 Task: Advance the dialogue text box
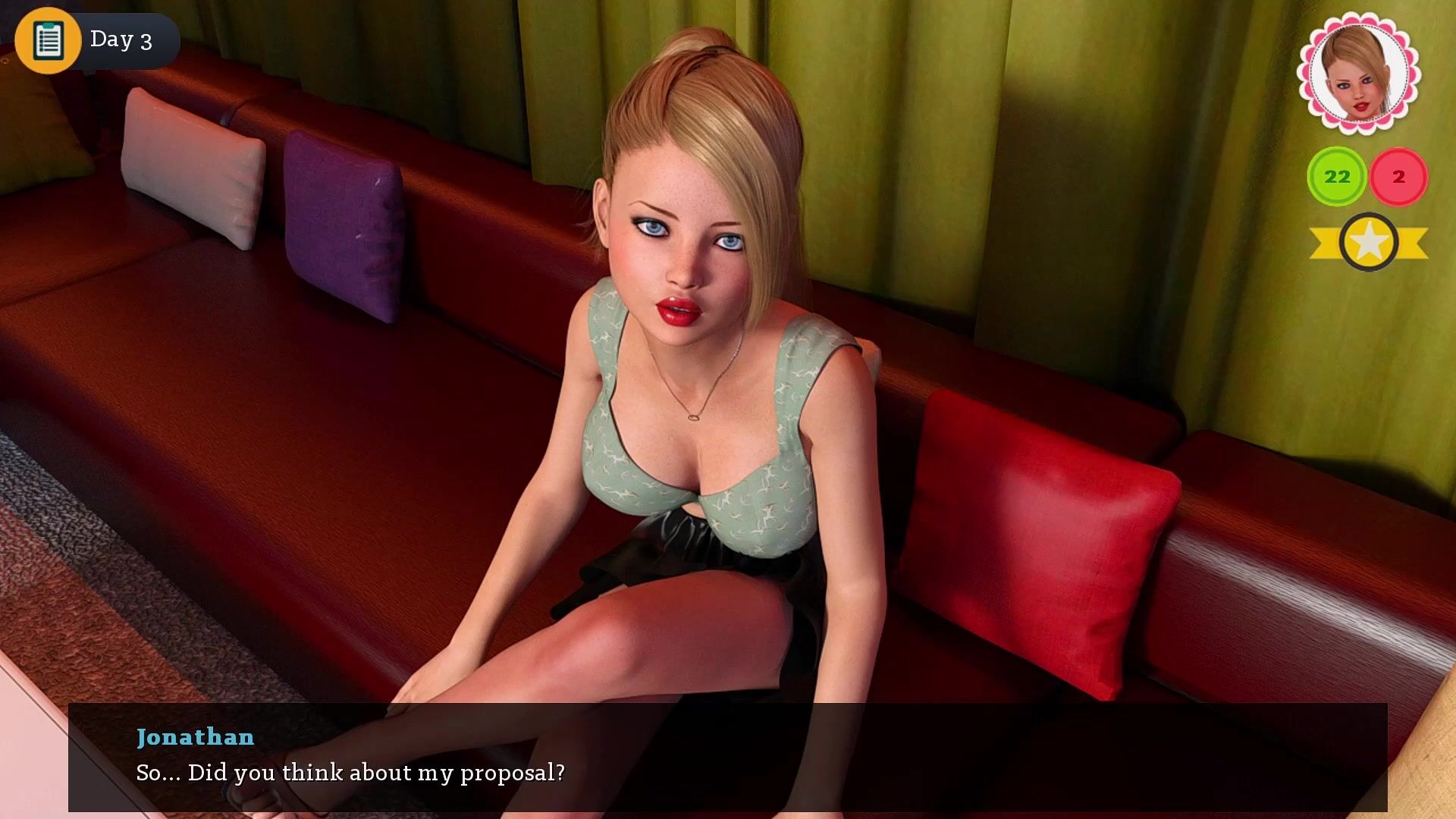pos(726,757)
